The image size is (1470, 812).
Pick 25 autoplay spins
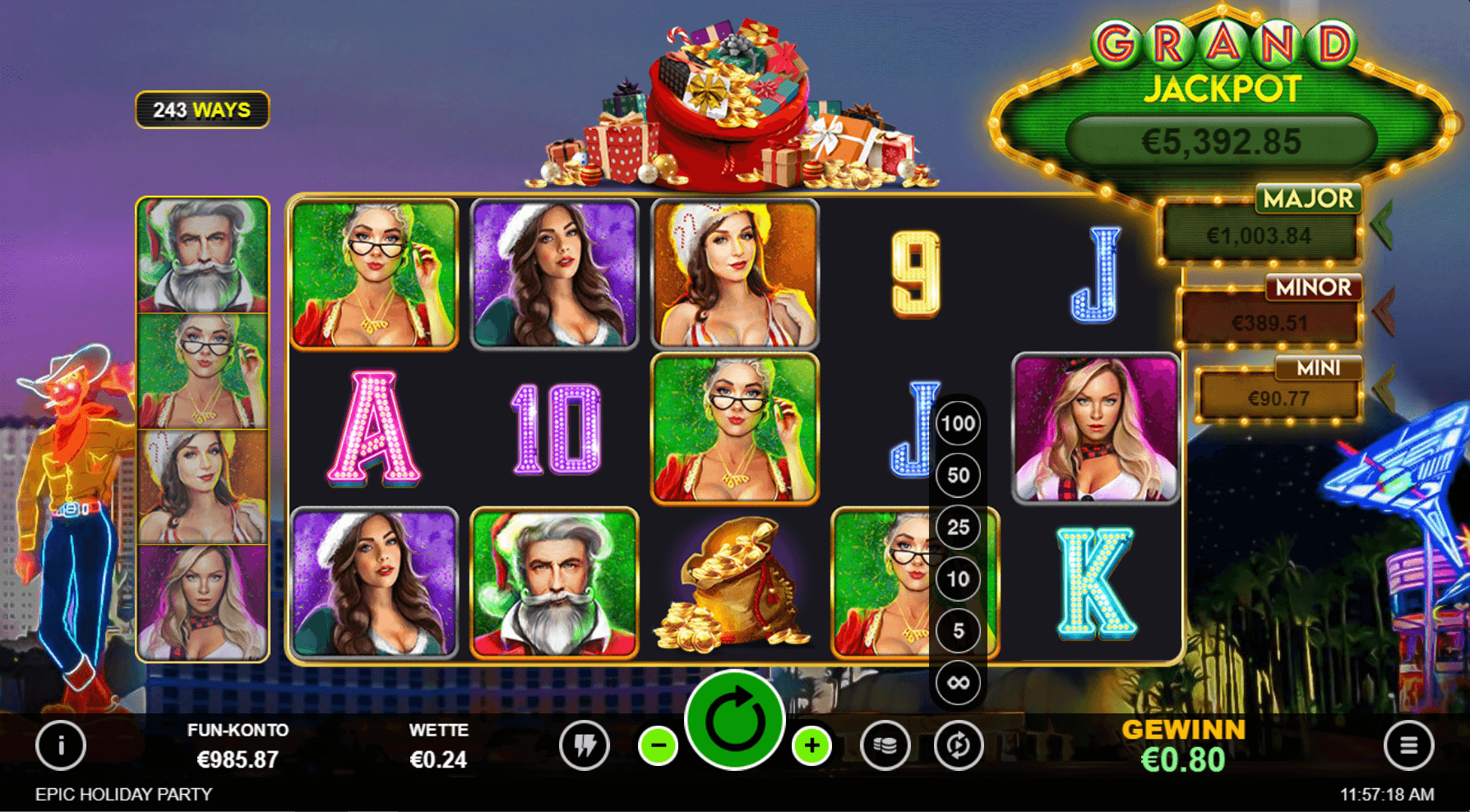coord(958,527)
